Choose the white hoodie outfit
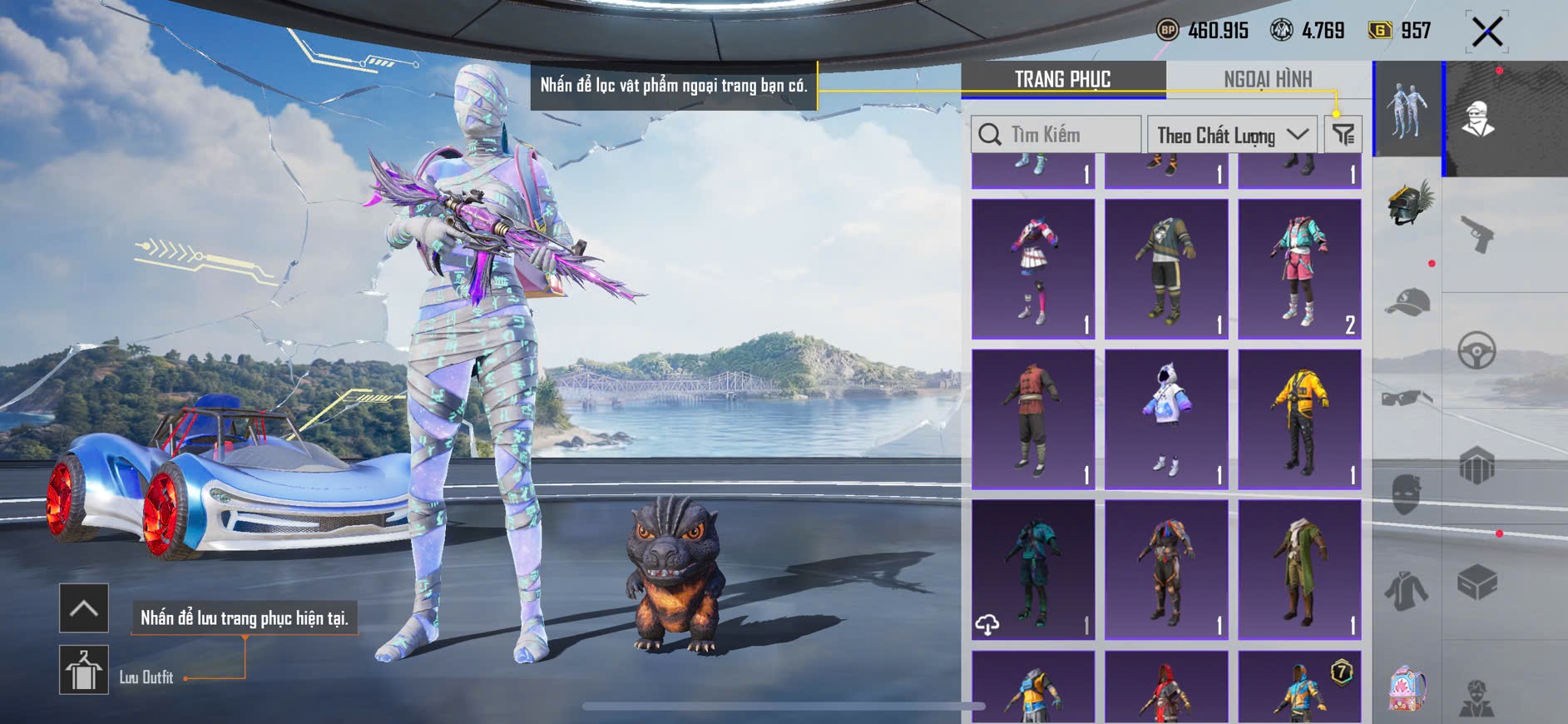The width and height of the screenshot is (1568, 724). click(x=1166, y=419)
